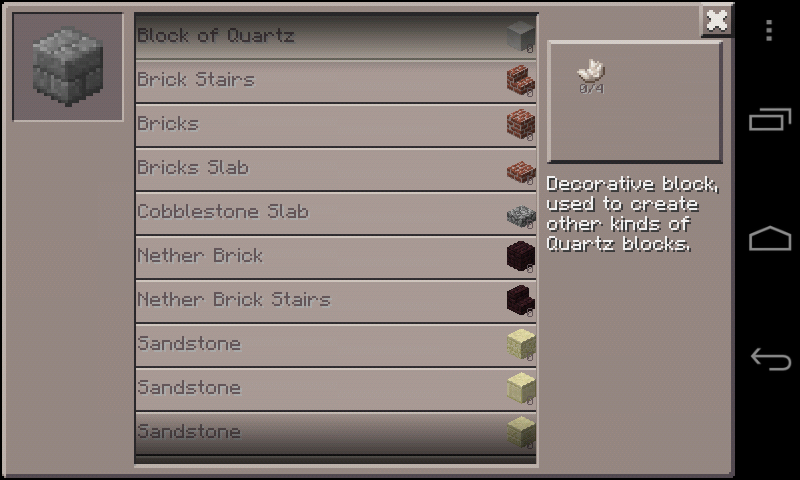Select the Block of Quartz recipe
The image size is (800, 480).
(x=335, y=36)
